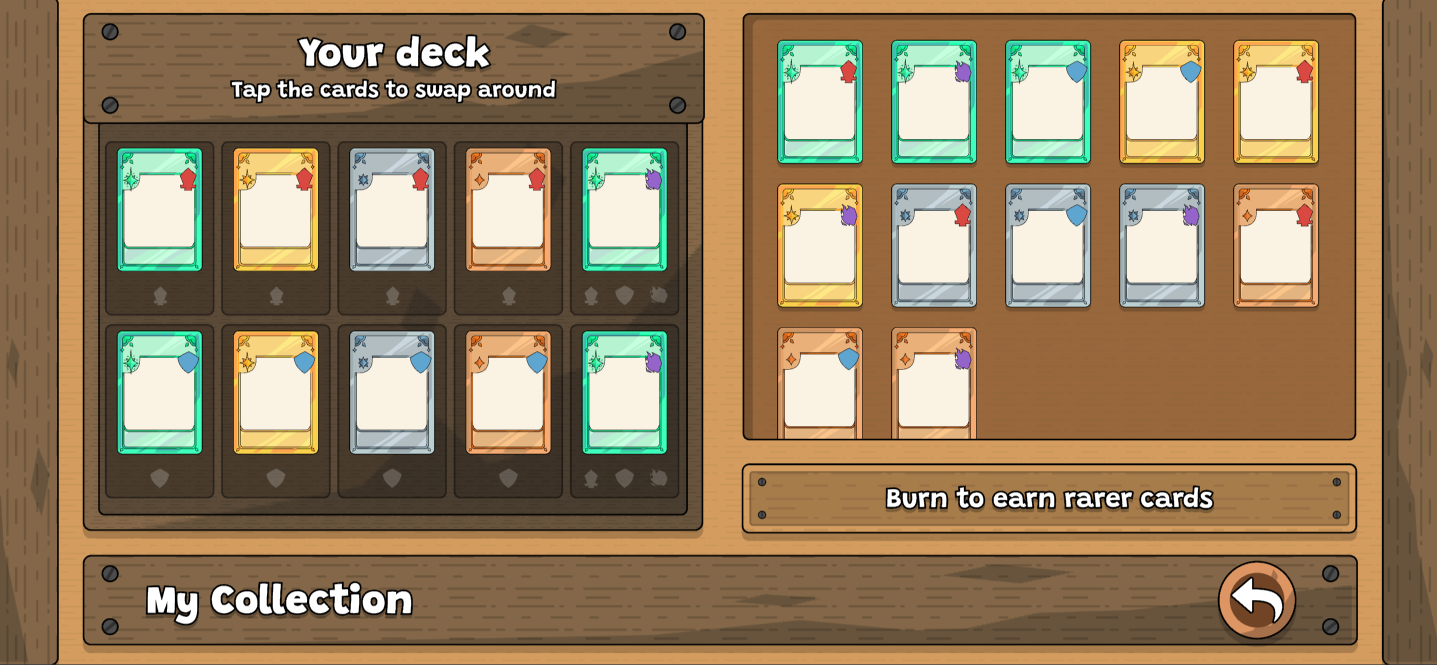Tap the collection's gold purple-flame card
This screenshot has height=665, width=1437.
(x=820, y=245)
